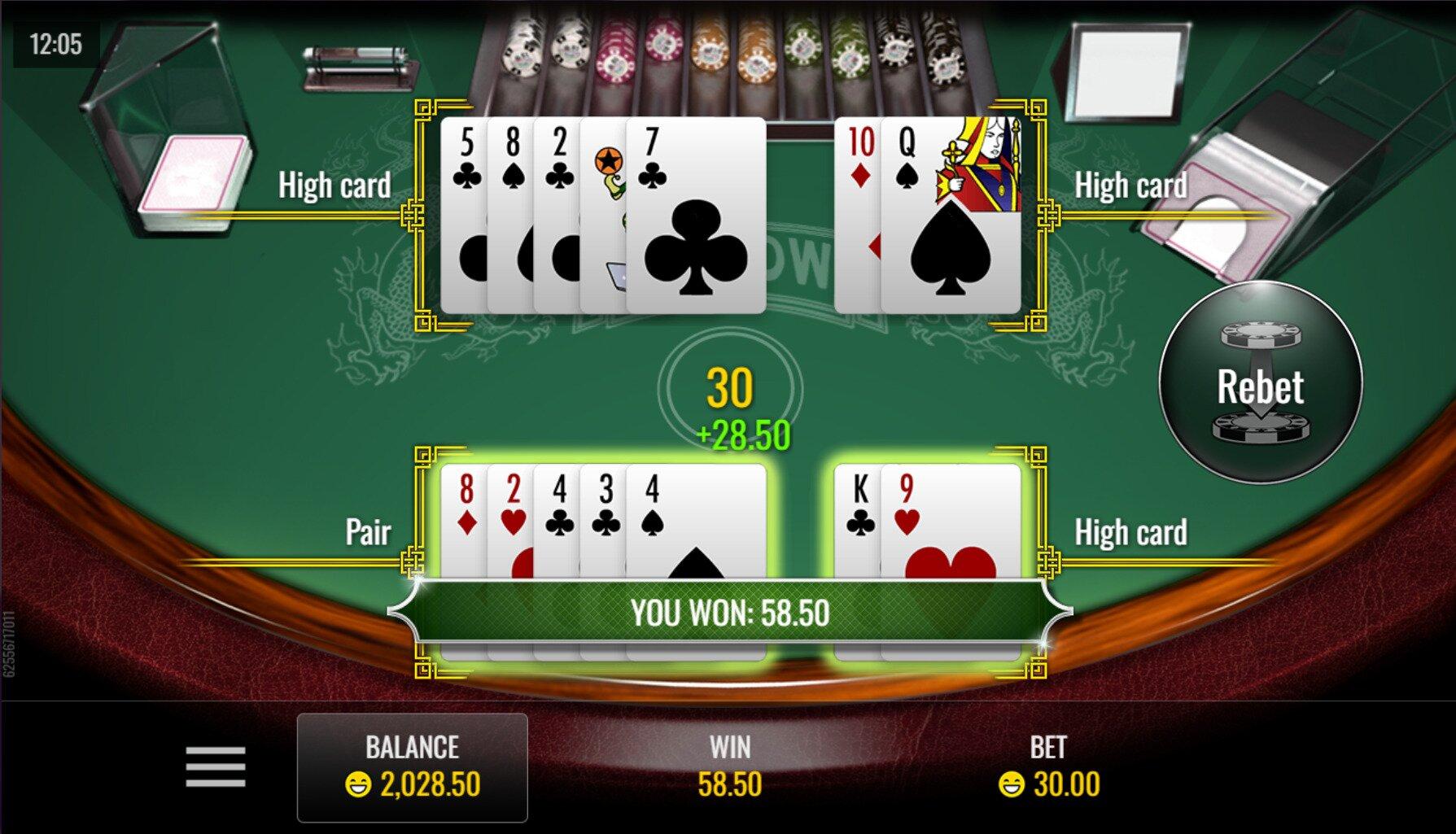The height and width of the screenshot is (834, 1456).
Task: Click the Rebet chip button
Action: 1260,383
